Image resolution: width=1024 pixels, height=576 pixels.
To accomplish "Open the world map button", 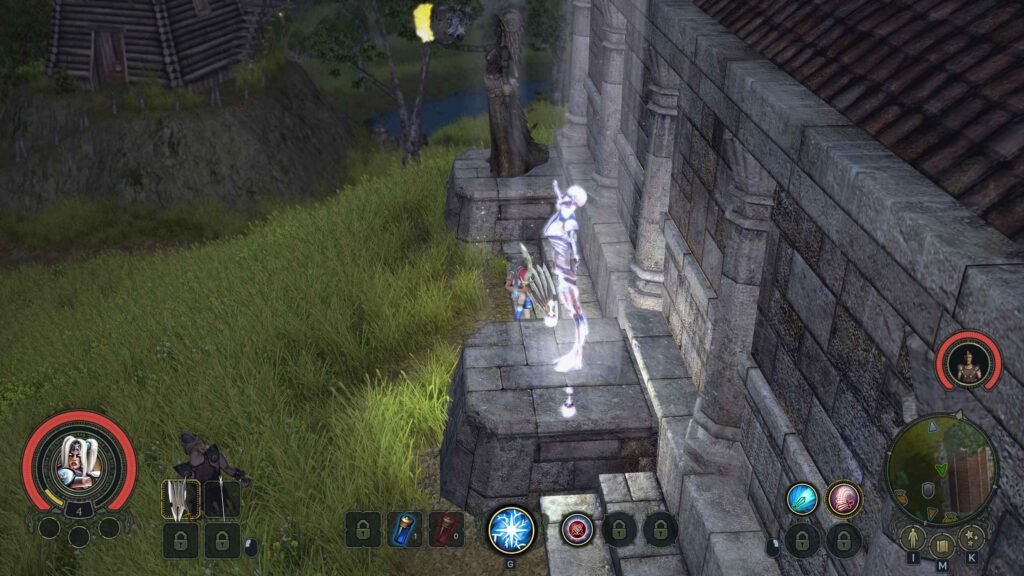I will [942, 546].
